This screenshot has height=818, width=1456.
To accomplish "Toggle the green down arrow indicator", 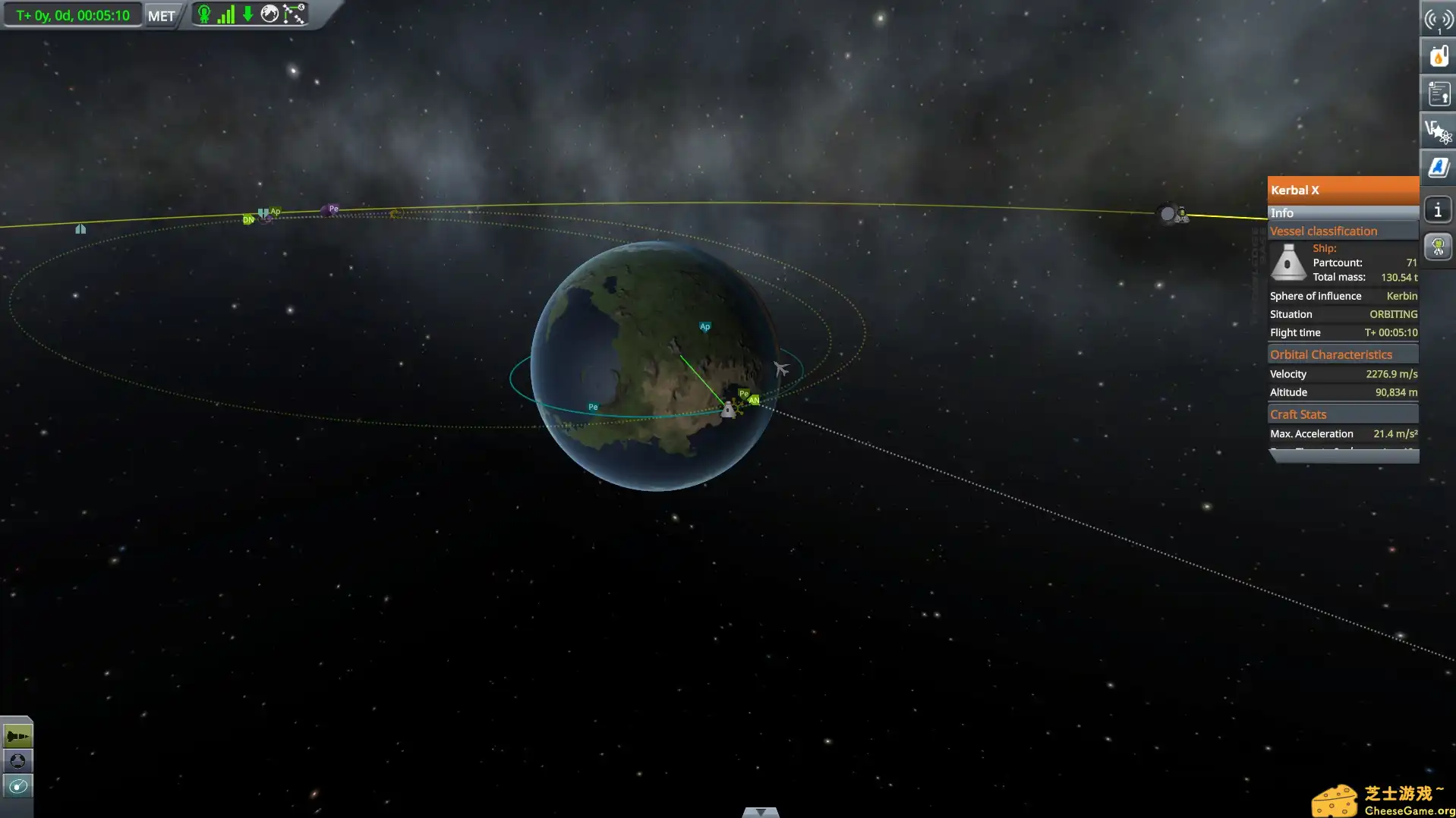I will pyautogui.click(x=247, y=14).
